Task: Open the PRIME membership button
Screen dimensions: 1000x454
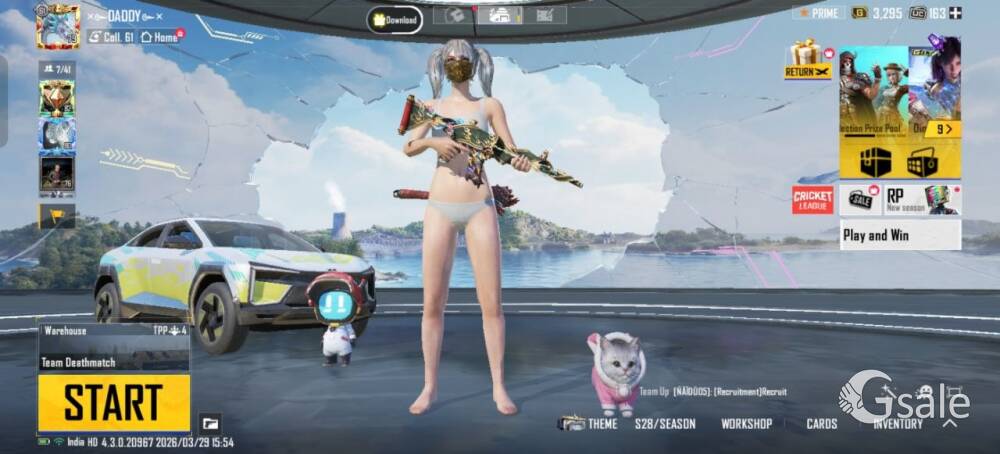Action: [x=819, y=12]
